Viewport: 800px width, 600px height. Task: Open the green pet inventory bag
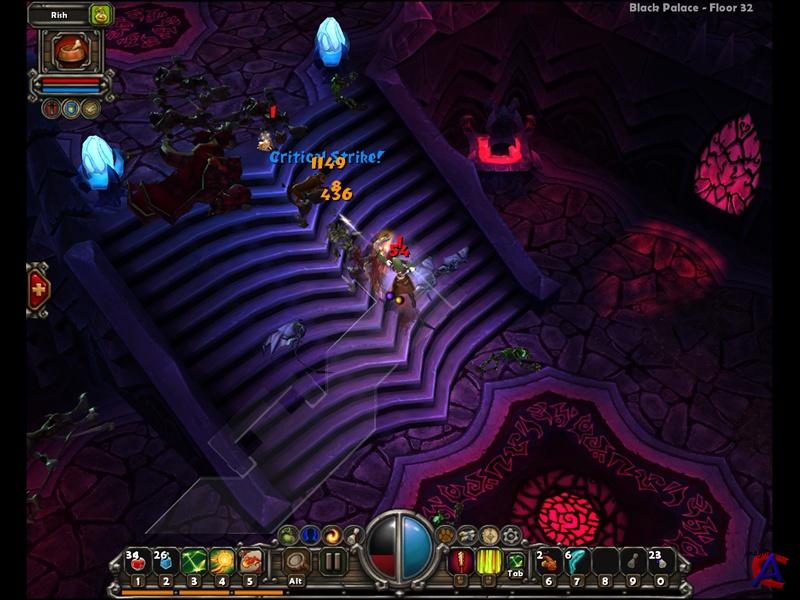tap(100, 14)
